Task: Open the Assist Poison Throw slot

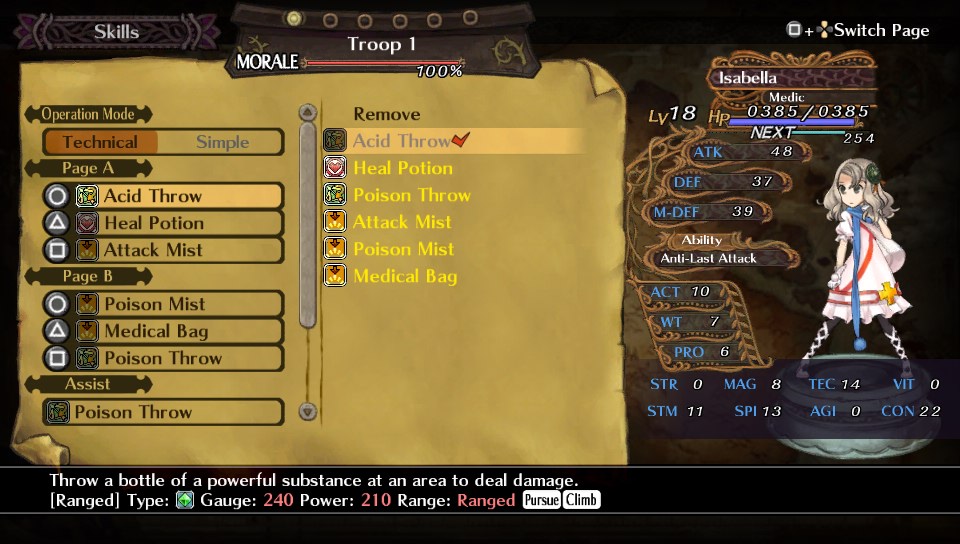Action: 163,412
